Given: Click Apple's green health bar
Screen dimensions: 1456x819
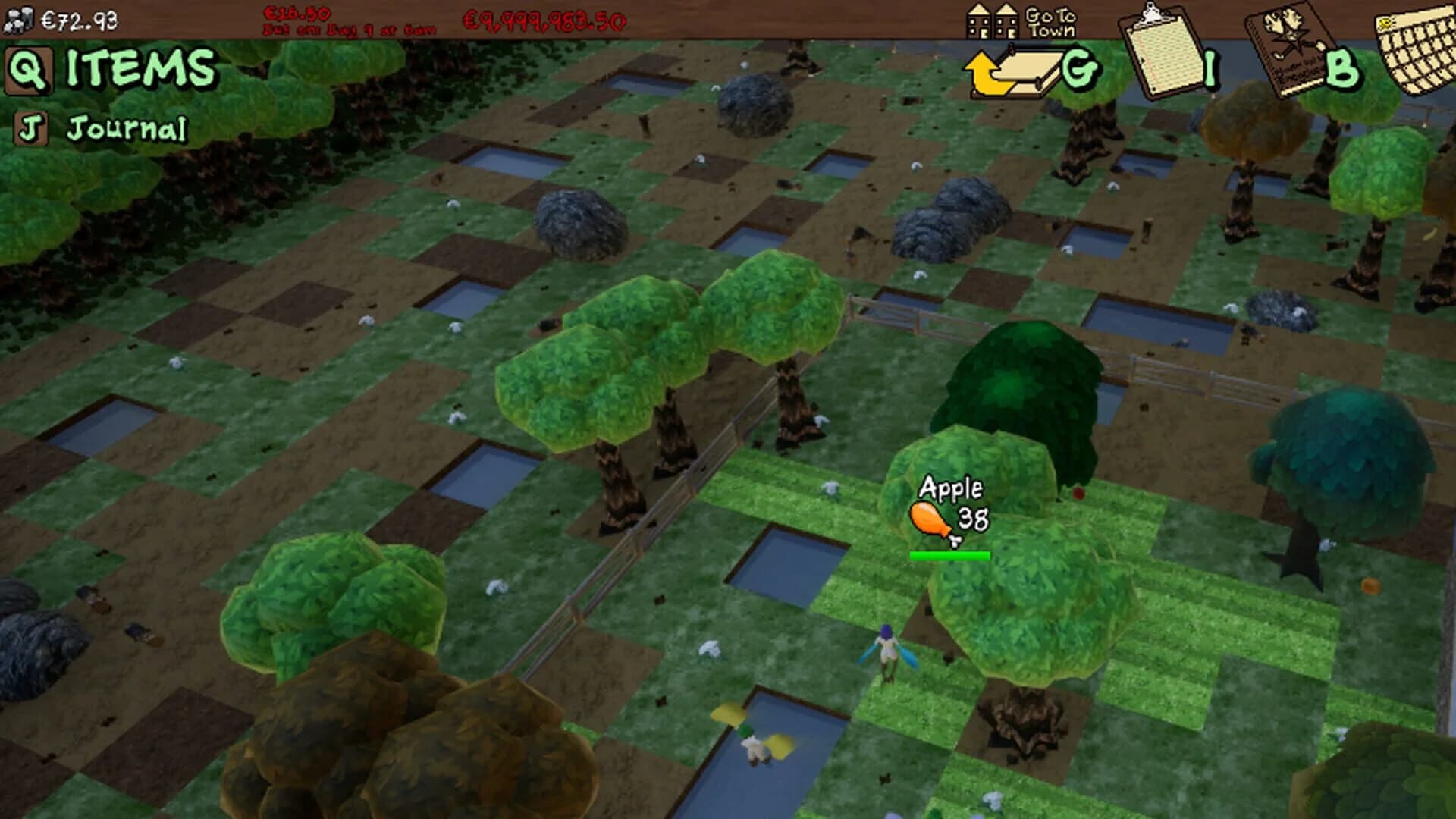Looking at the screenshot, I should click(x=949, y=554).
